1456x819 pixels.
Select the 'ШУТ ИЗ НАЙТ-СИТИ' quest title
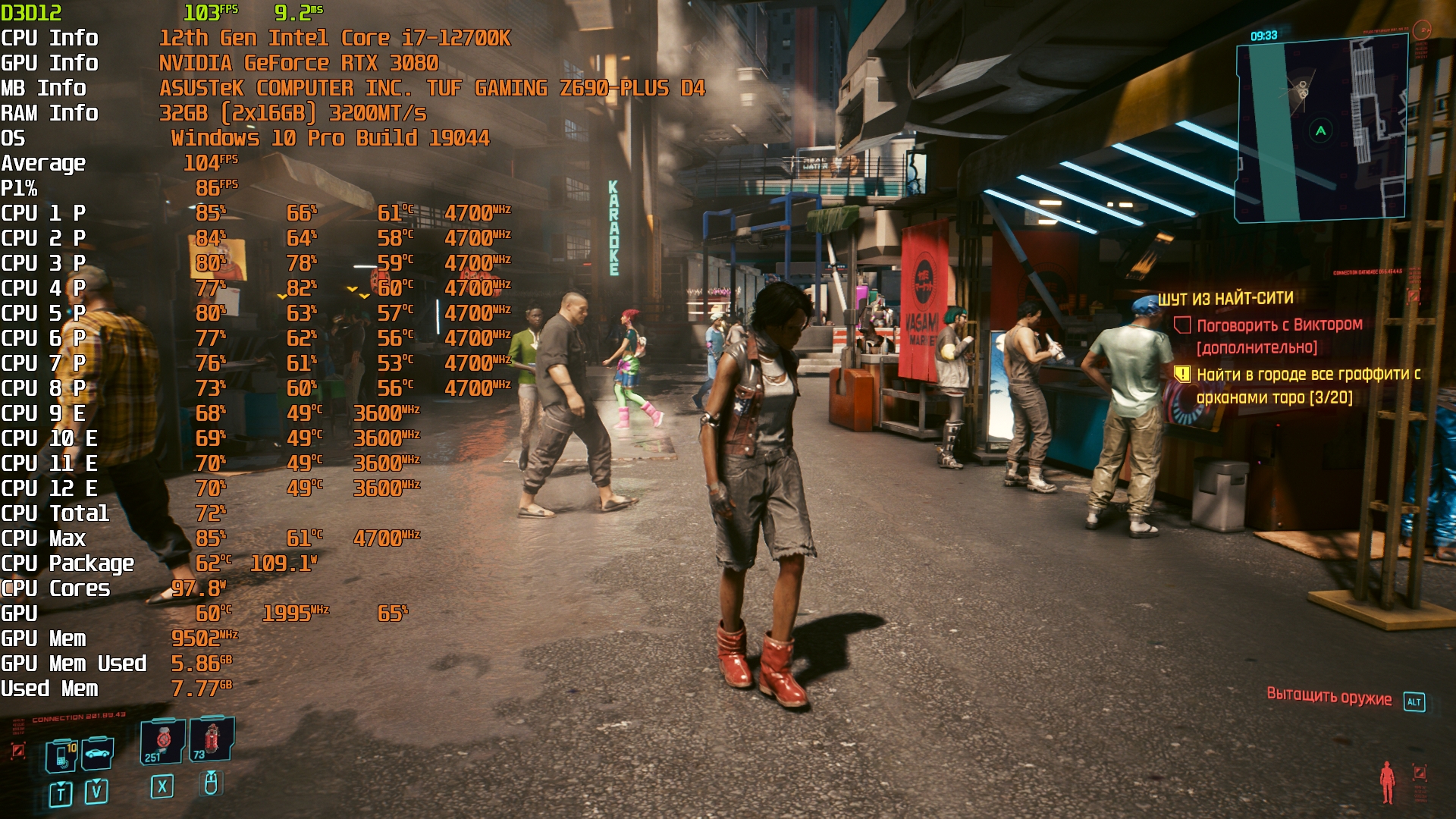(1225, 299)
